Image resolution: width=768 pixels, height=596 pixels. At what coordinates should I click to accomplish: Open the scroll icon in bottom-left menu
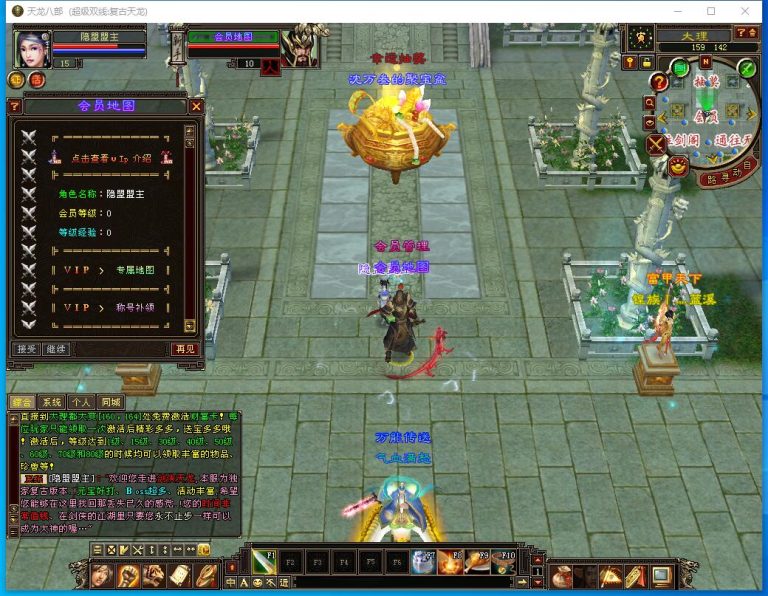[180, 576]
